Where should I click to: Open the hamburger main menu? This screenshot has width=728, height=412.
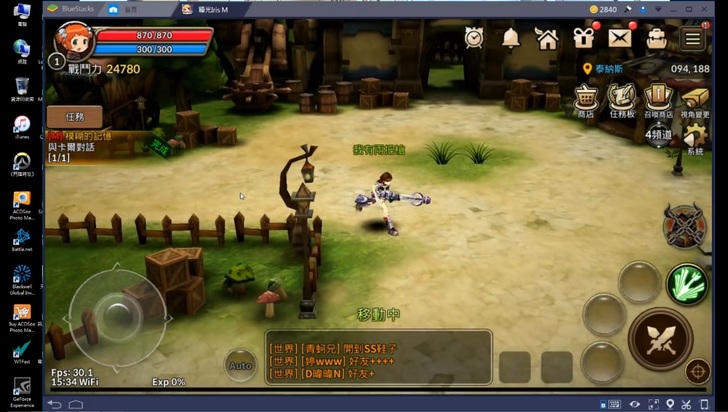tap(692, 38)
